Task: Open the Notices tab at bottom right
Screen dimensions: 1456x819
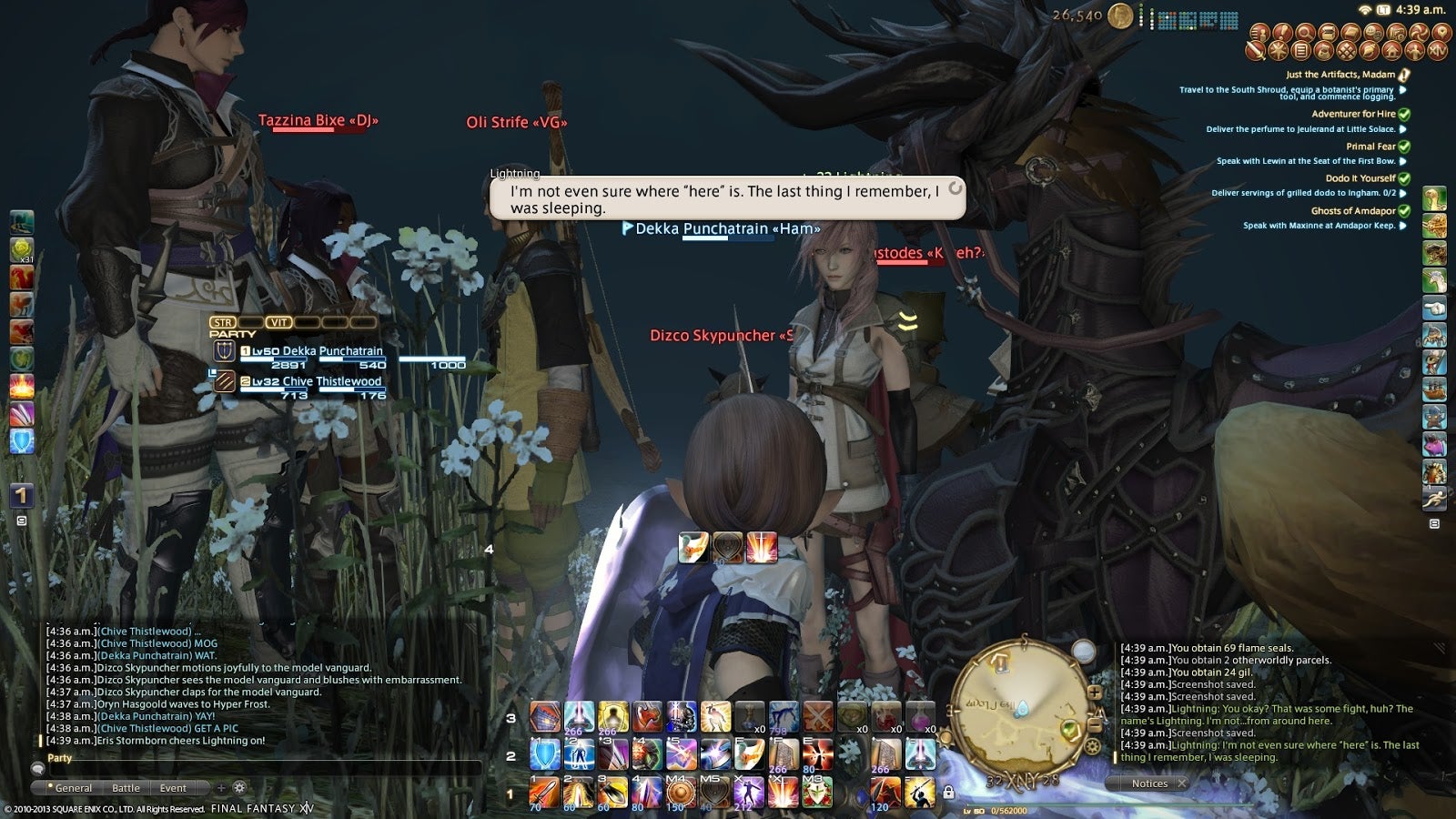Action: coord(1149,783)
